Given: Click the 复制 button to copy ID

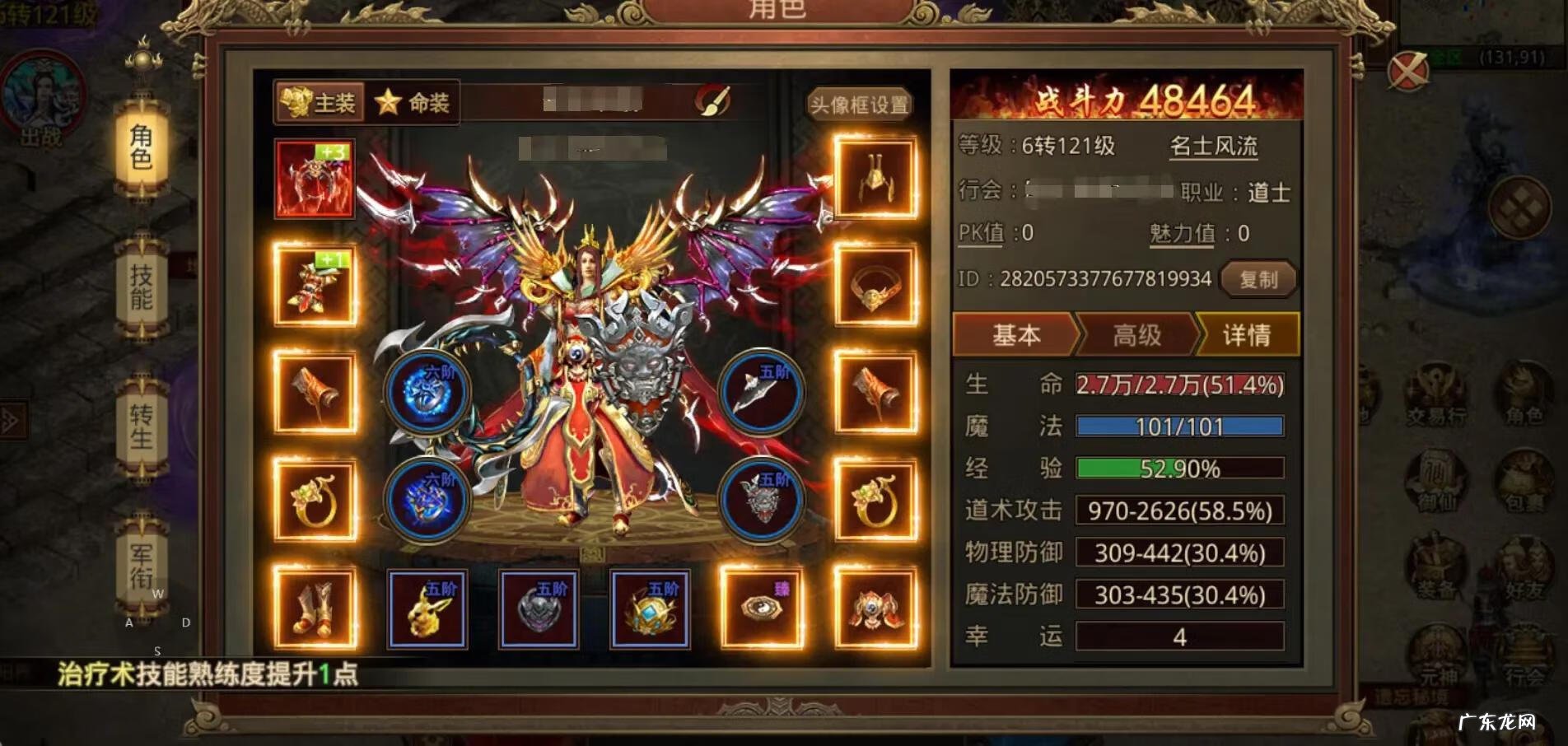Looking at the screenshot, I should [1259, 280].
